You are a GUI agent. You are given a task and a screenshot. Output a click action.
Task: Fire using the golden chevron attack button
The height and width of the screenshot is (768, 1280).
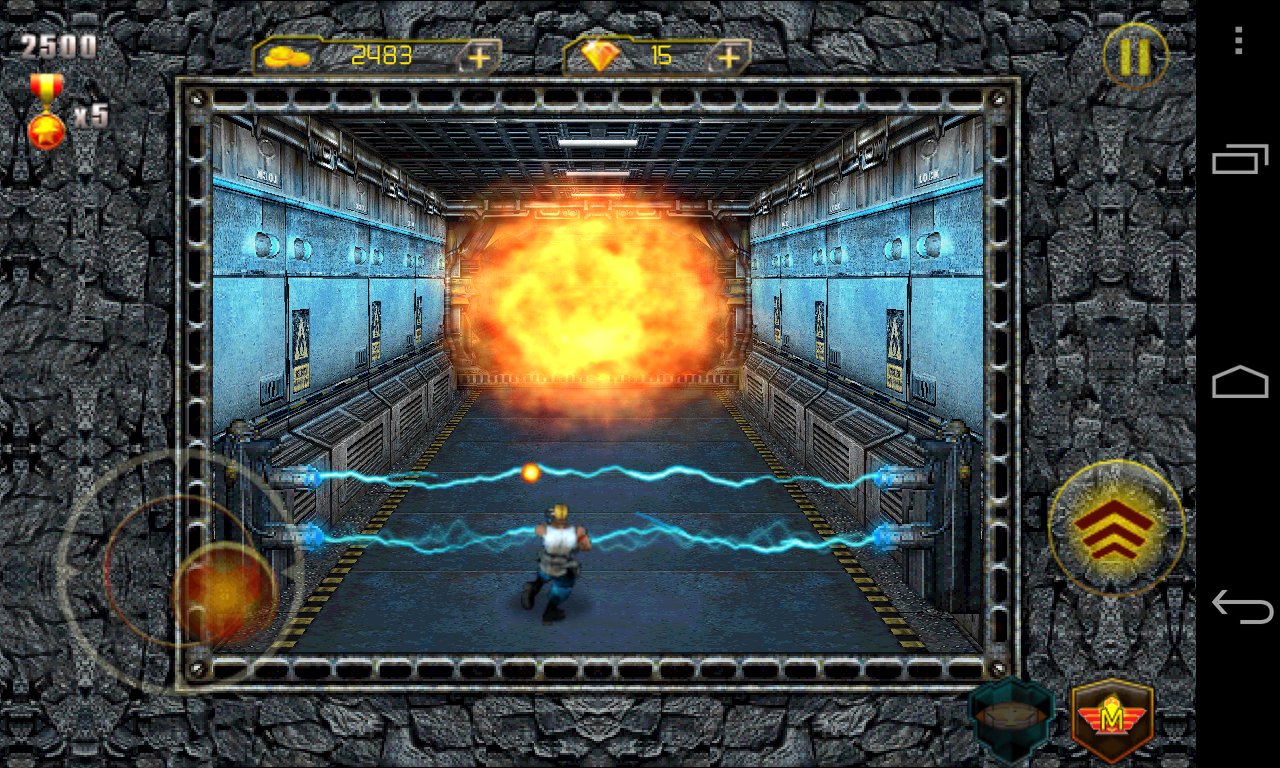1116,528
